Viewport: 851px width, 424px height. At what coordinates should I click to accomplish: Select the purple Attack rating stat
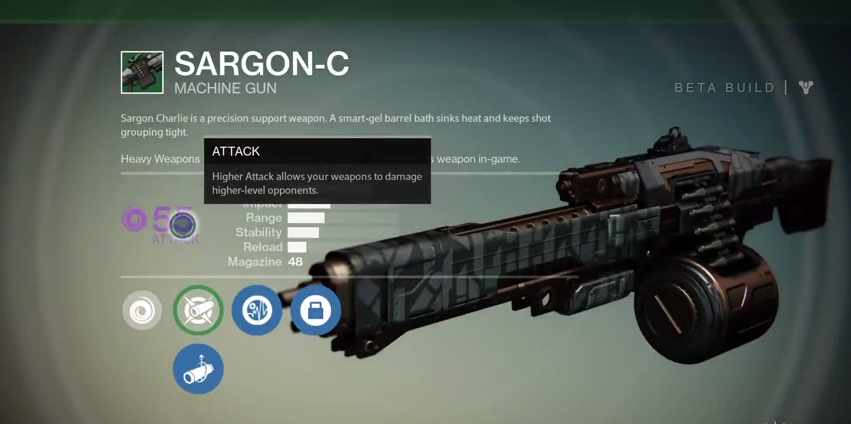pos(160,222)
